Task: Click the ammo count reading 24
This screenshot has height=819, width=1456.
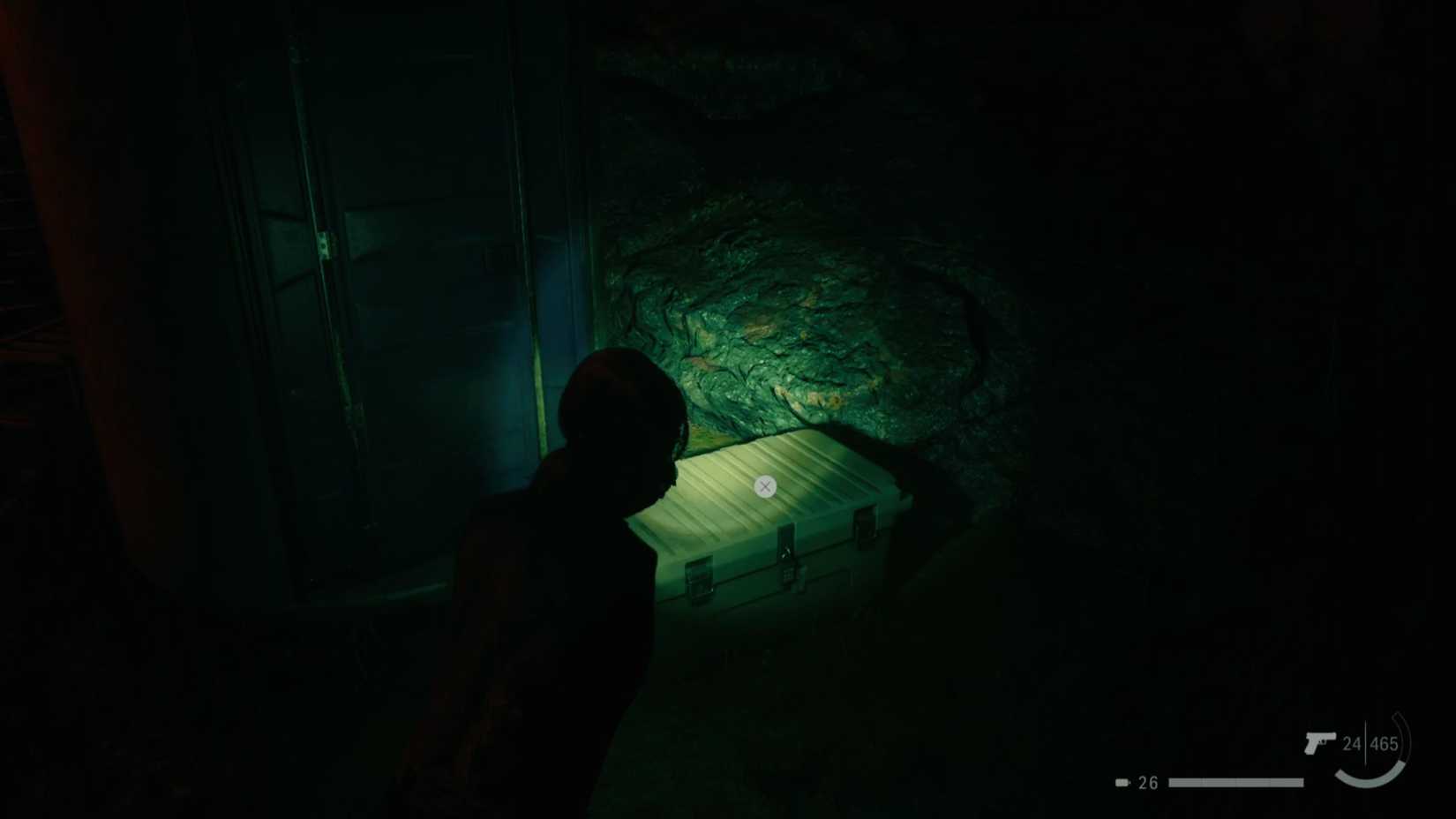Action: point(1353,743)
